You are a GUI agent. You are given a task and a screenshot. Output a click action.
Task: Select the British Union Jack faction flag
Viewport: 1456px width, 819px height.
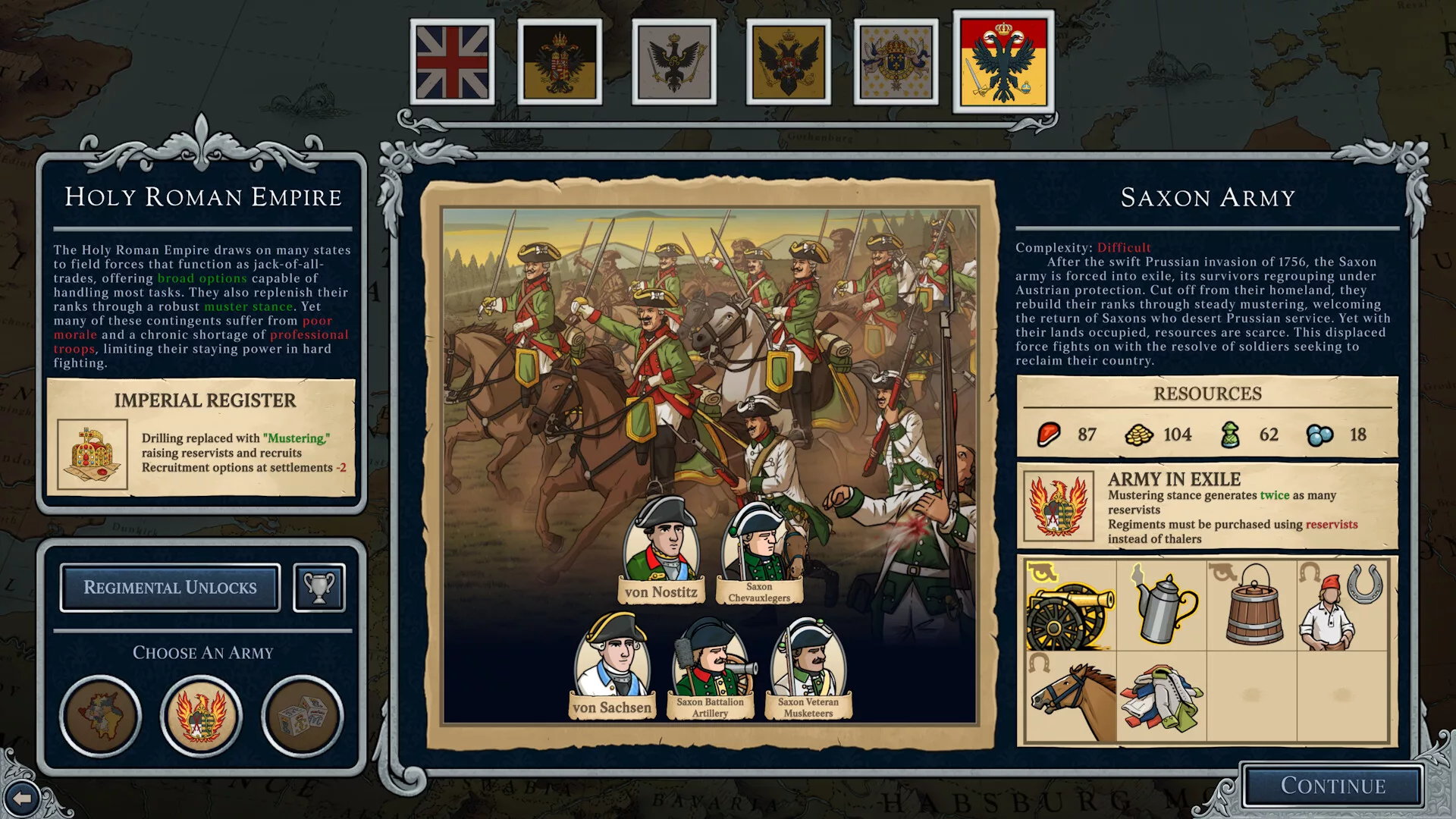click(x=452, y=61)
